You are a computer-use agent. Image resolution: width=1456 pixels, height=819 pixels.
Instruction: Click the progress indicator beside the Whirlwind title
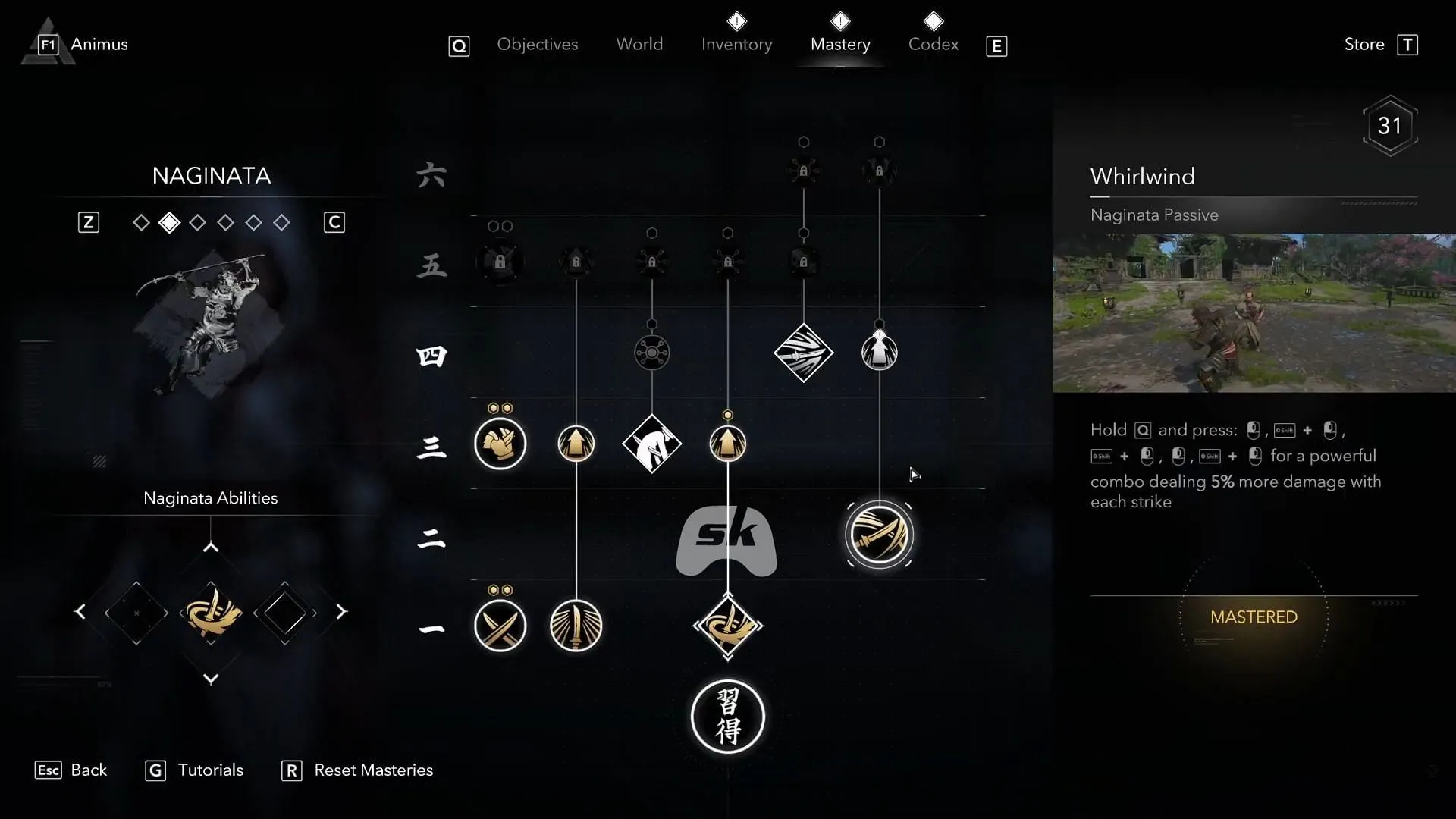click(1392, 125)
